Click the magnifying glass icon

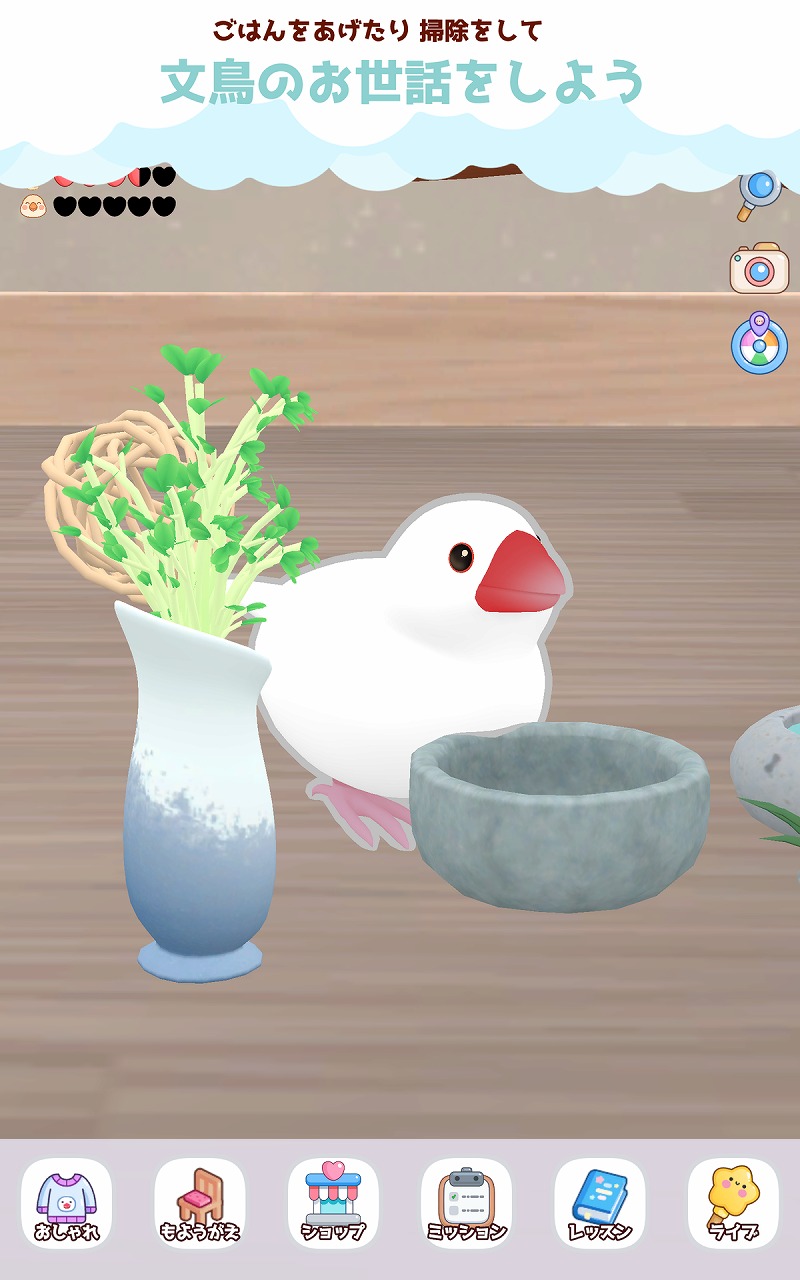(x=758, y=193)
